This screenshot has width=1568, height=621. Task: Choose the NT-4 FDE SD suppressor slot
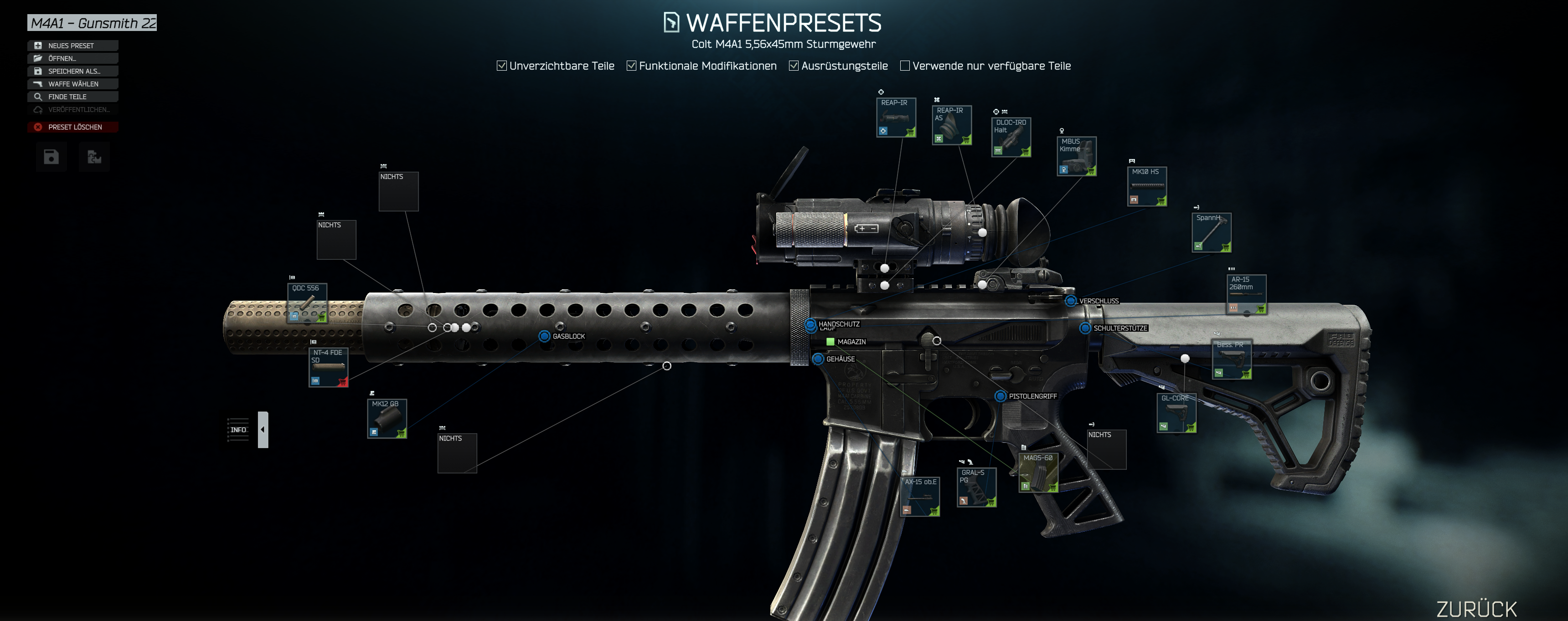[328, 367]
